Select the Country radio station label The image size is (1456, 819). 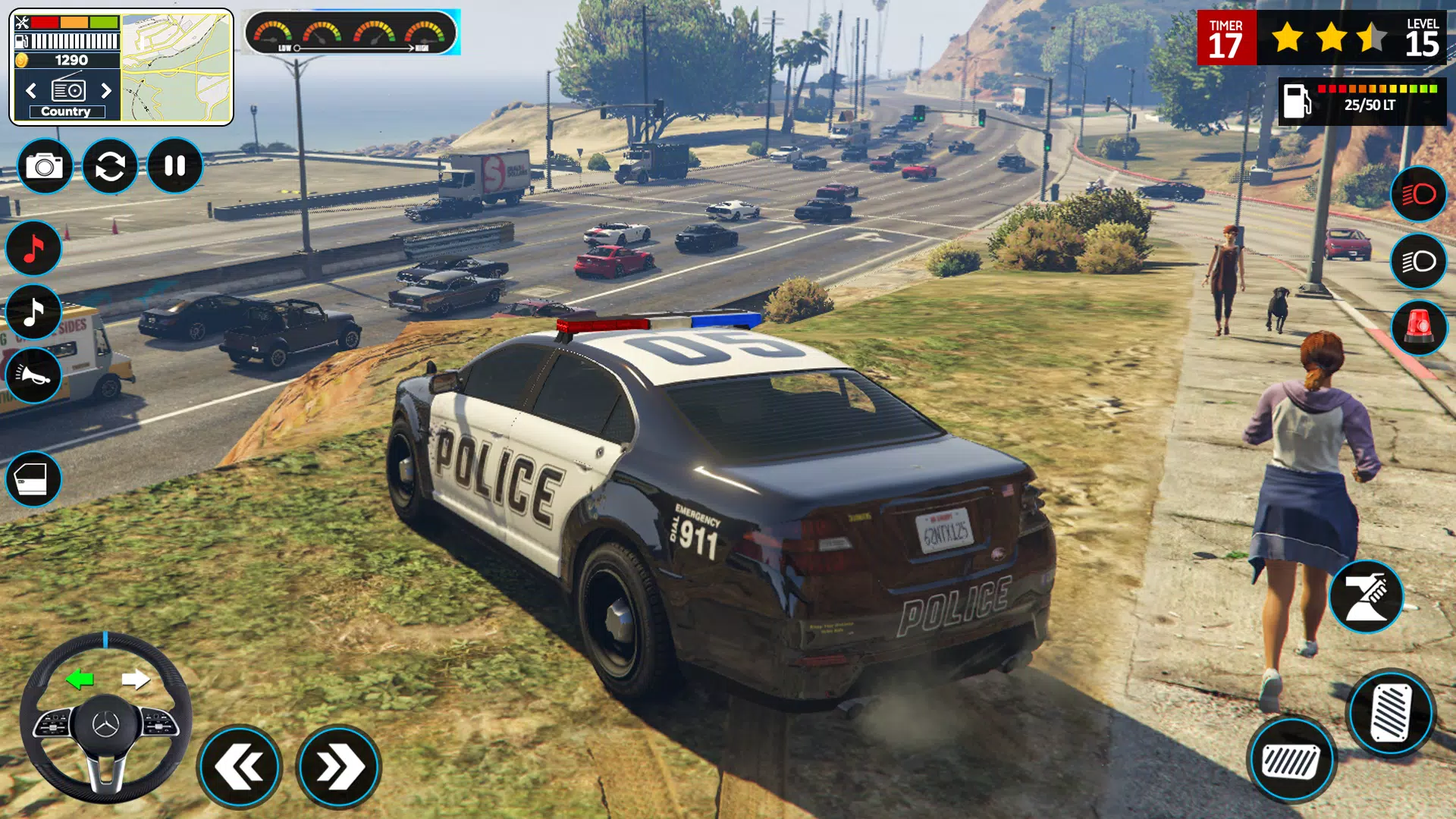[x=67, y=111]
